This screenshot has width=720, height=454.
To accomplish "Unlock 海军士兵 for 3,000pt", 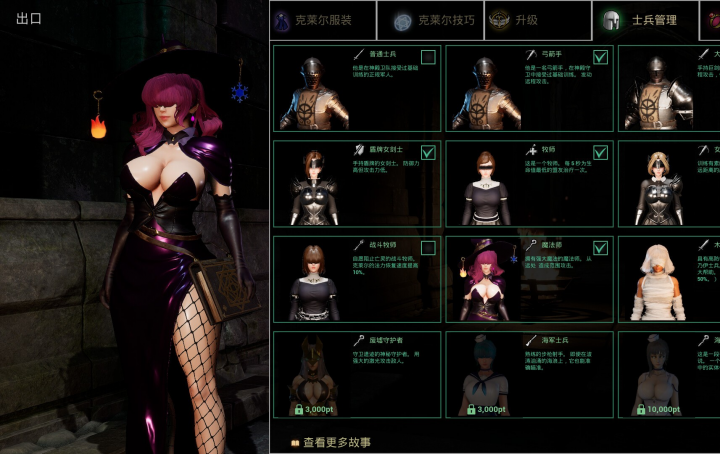I will [491, 409].
